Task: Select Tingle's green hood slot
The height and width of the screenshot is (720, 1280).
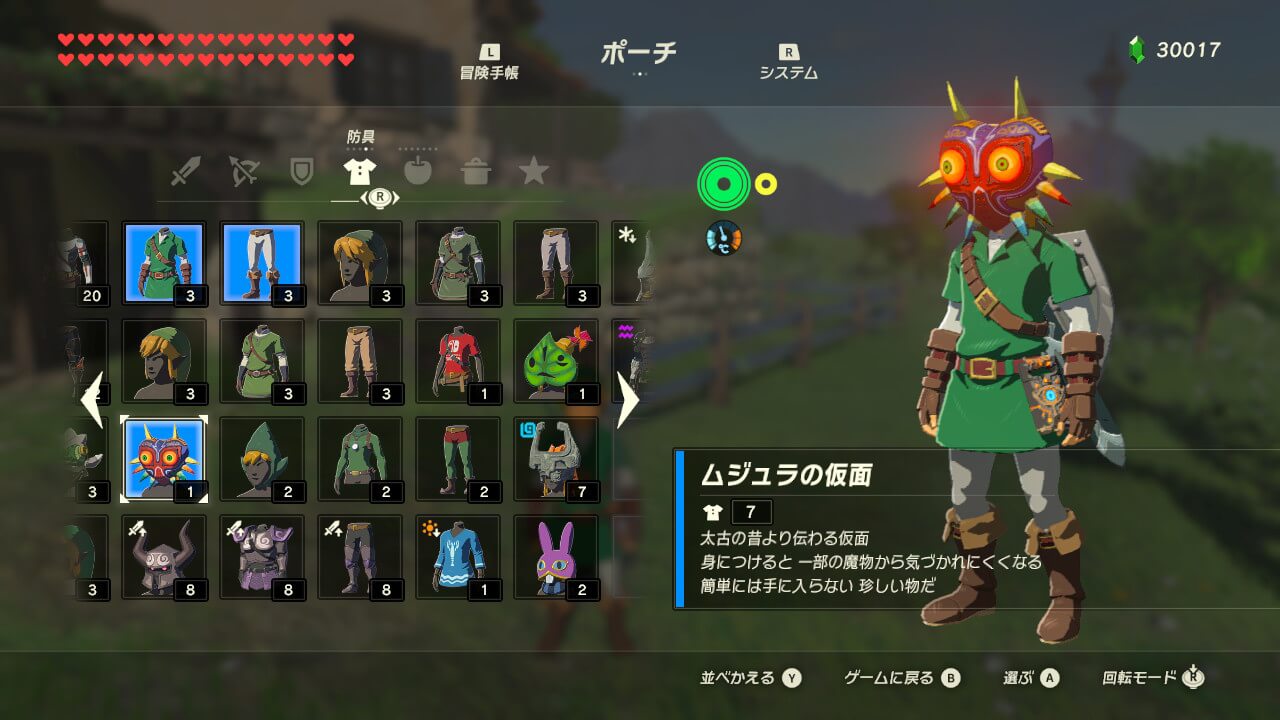Action: coord(262,459)
